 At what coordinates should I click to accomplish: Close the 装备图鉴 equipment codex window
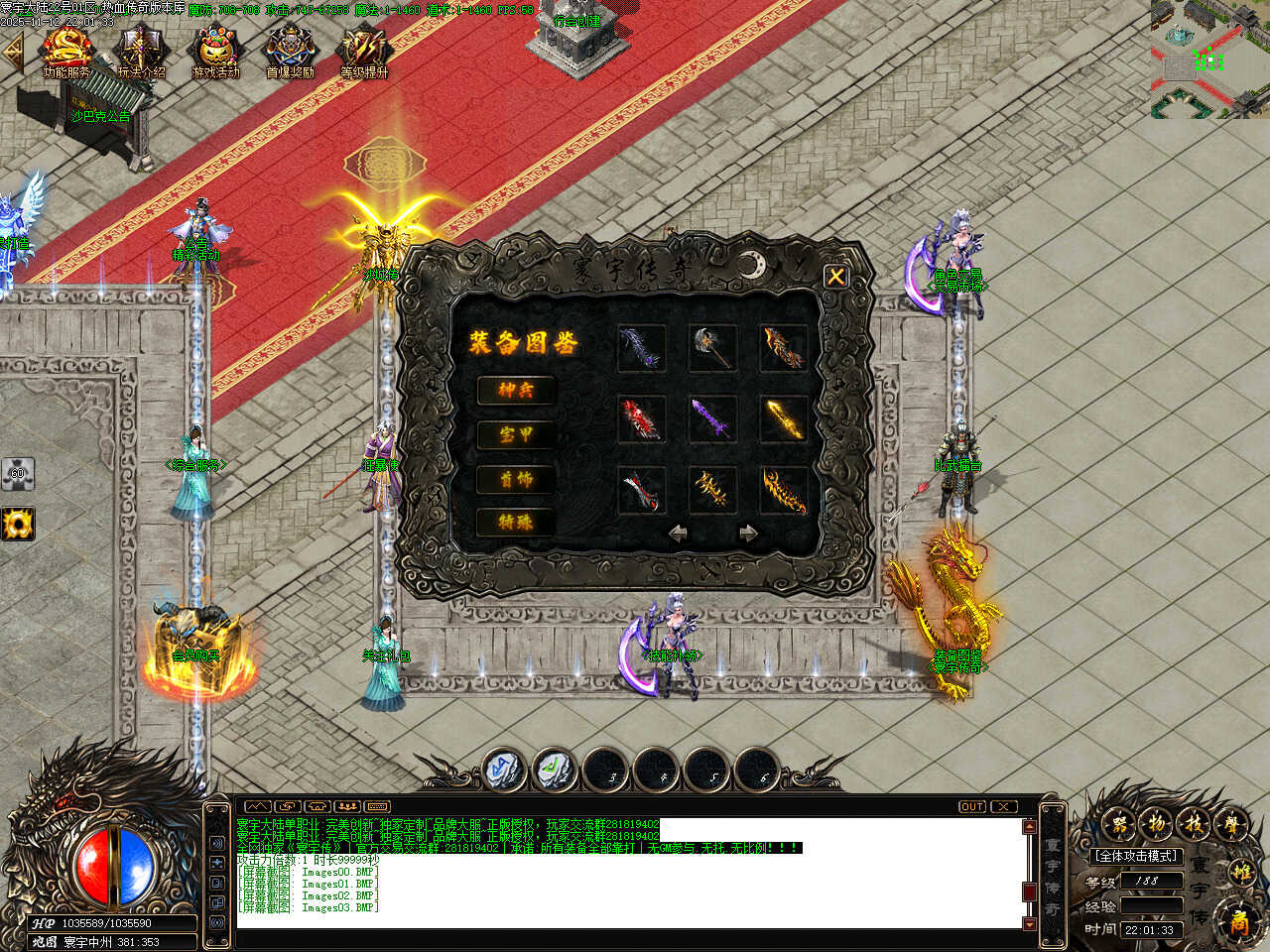coord(835,277)
